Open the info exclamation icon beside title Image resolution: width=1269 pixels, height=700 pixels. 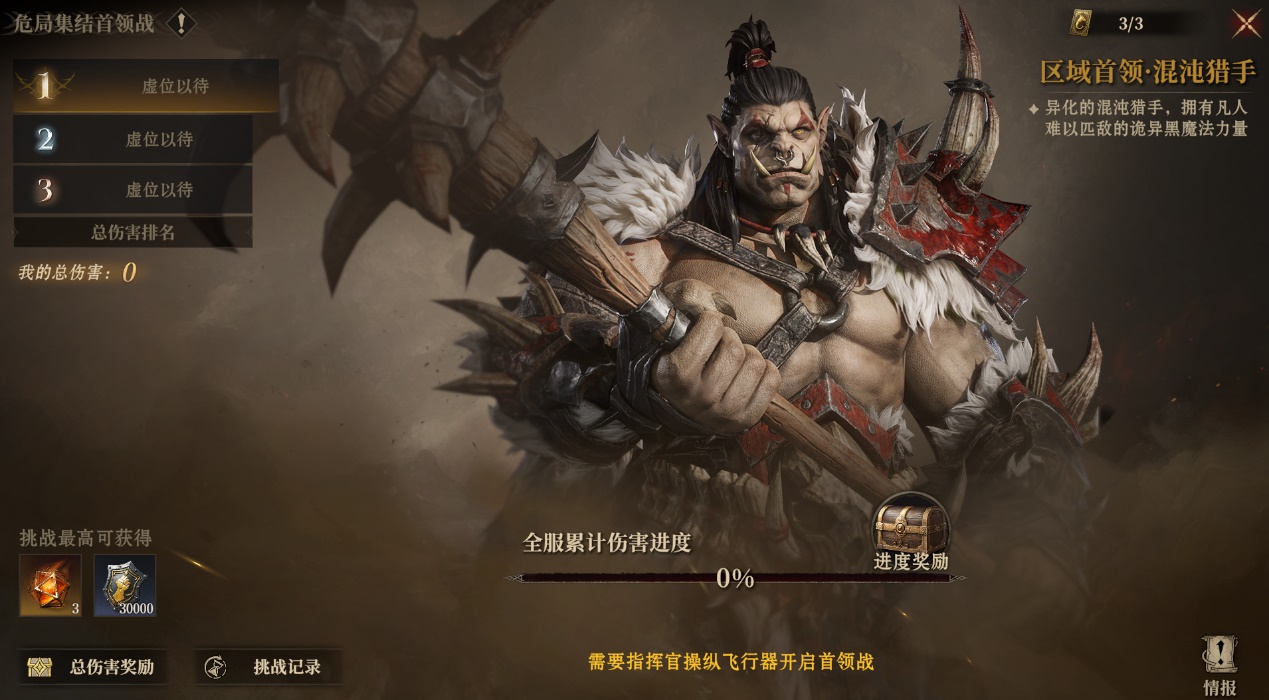(x=180, y=23)
